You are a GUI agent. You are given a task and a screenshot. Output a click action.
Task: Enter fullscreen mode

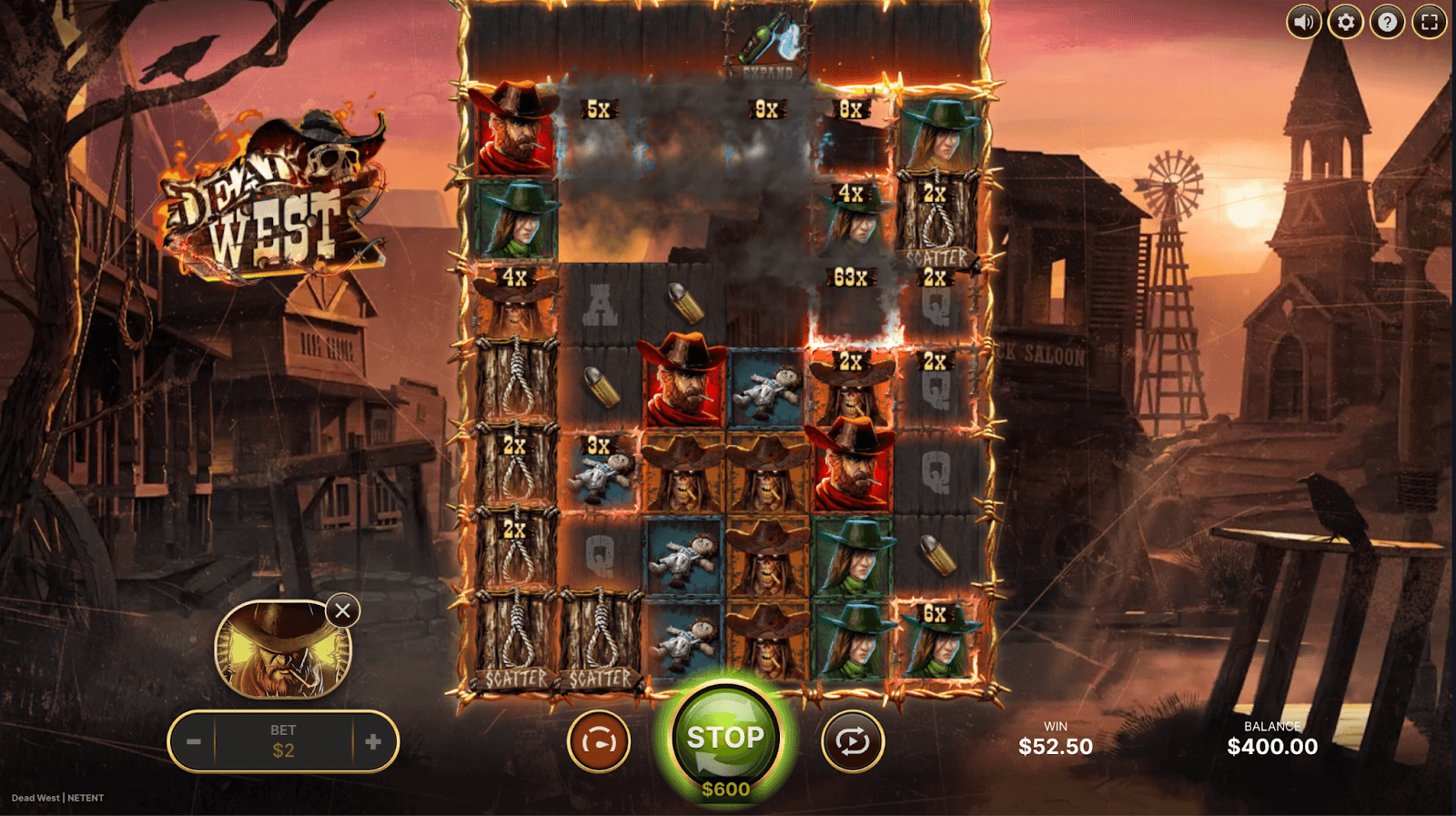click(x=1429, y=22)
